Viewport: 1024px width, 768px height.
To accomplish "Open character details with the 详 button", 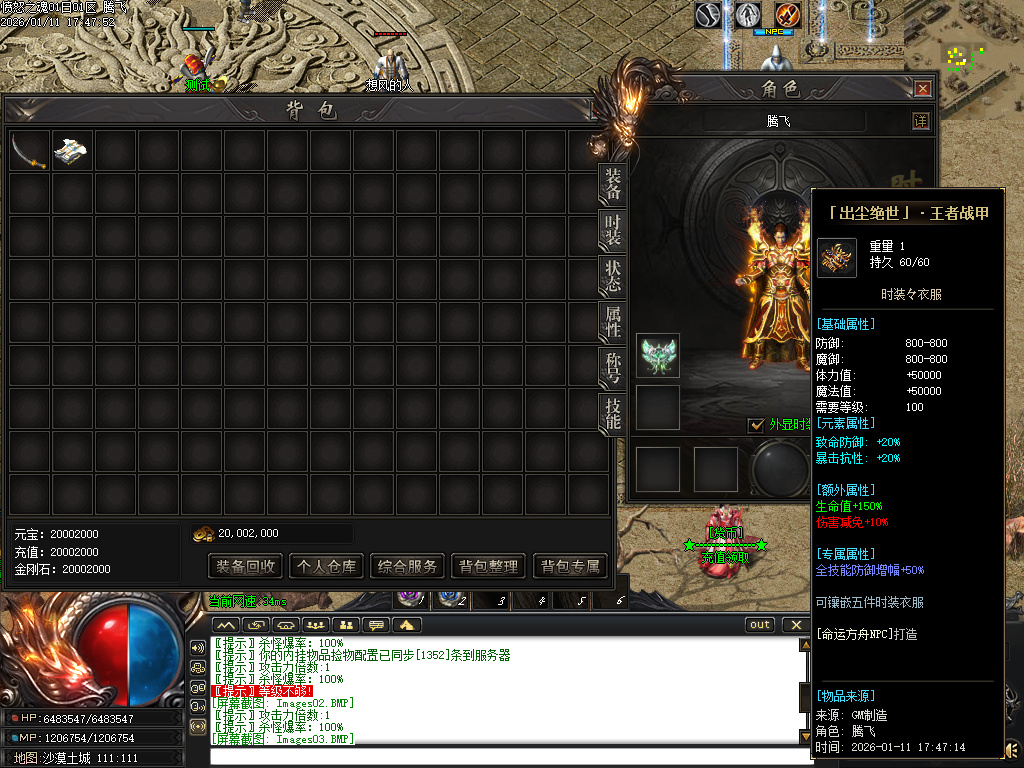I will (921, 121).
